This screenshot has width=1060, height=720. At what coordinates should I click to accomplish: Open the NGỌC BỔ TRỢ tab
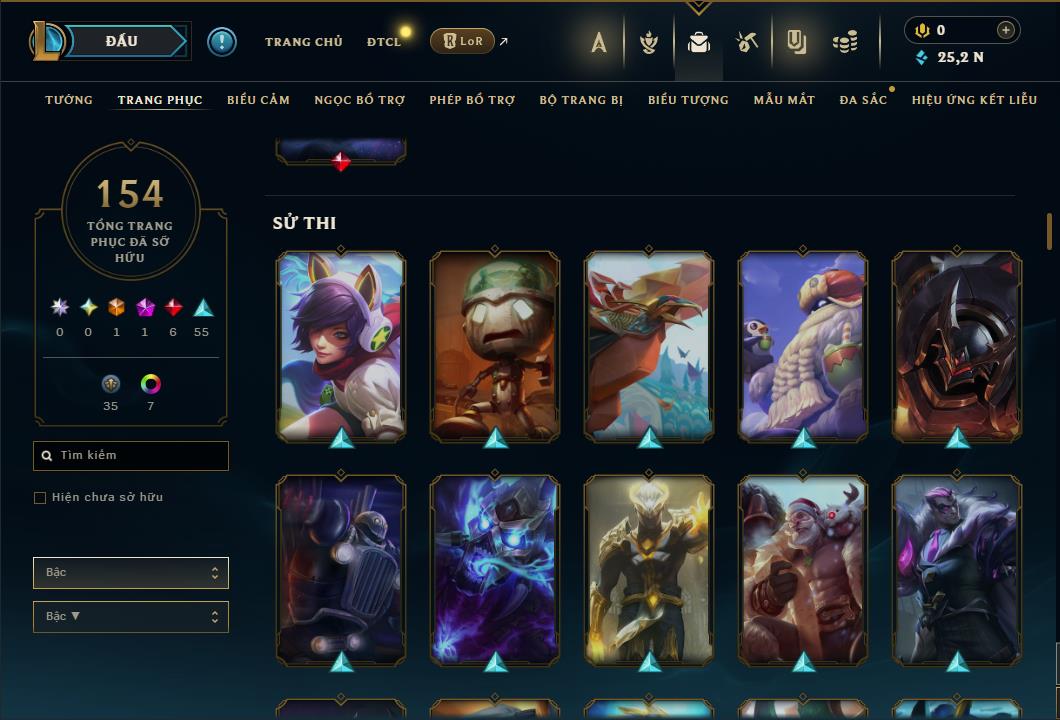click(x=359, y=100)
